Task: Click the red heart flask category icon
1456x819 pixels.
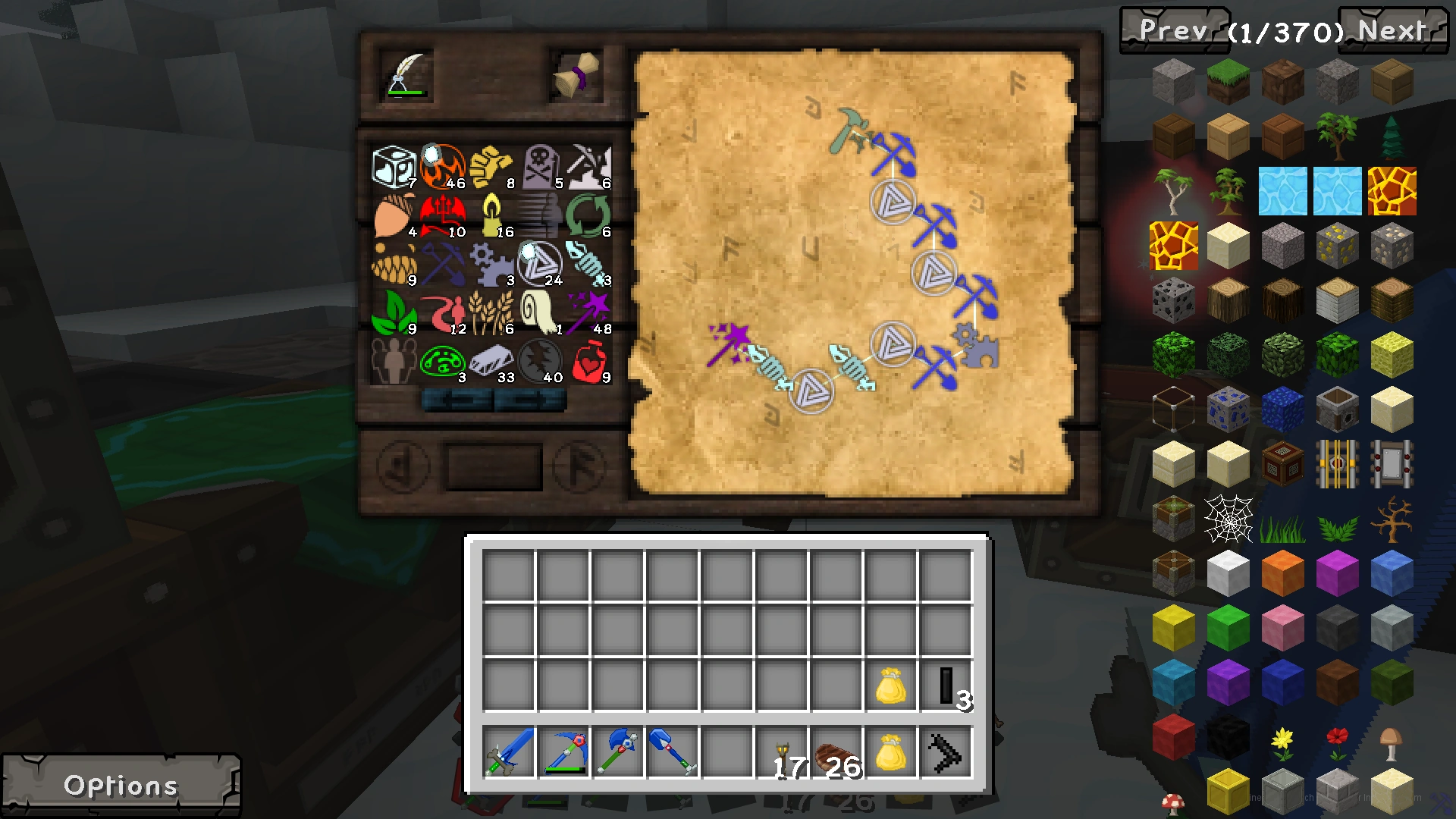Action: (588, 360)
